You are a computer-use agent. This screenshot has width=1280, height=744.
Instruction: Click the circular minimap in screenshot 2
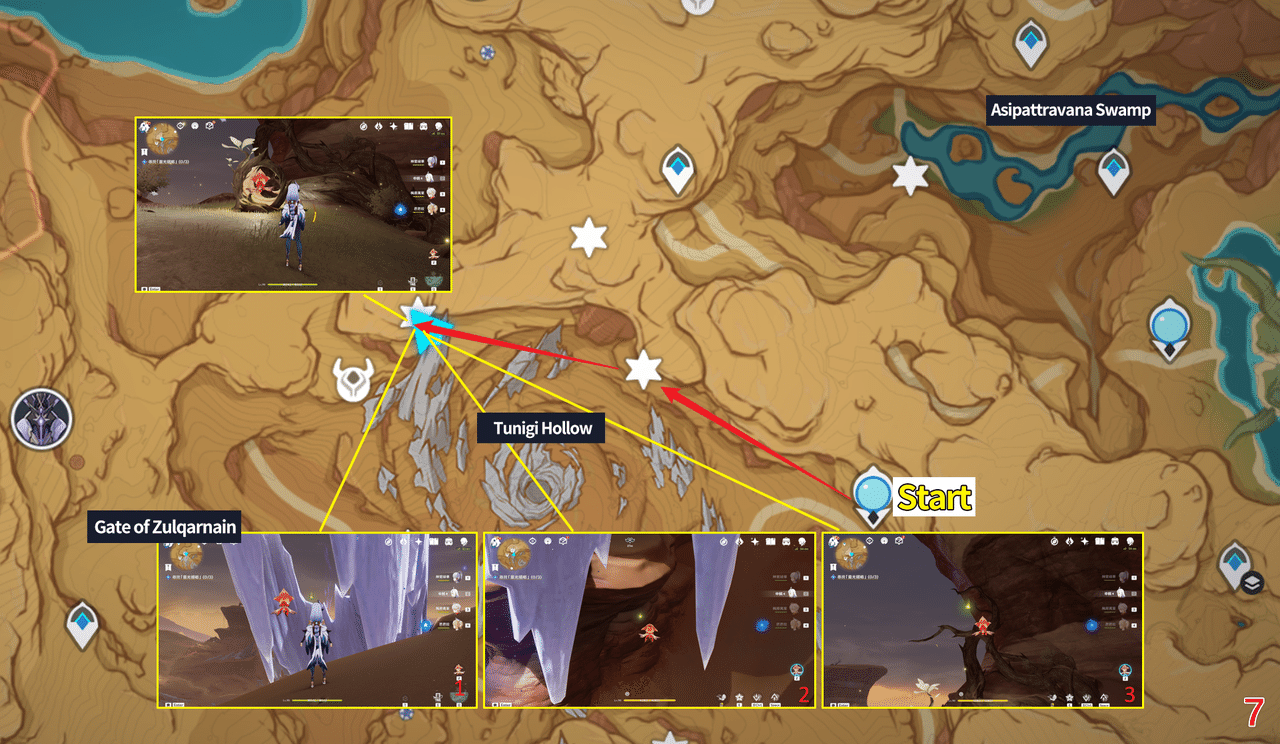[x=513, y=555]
